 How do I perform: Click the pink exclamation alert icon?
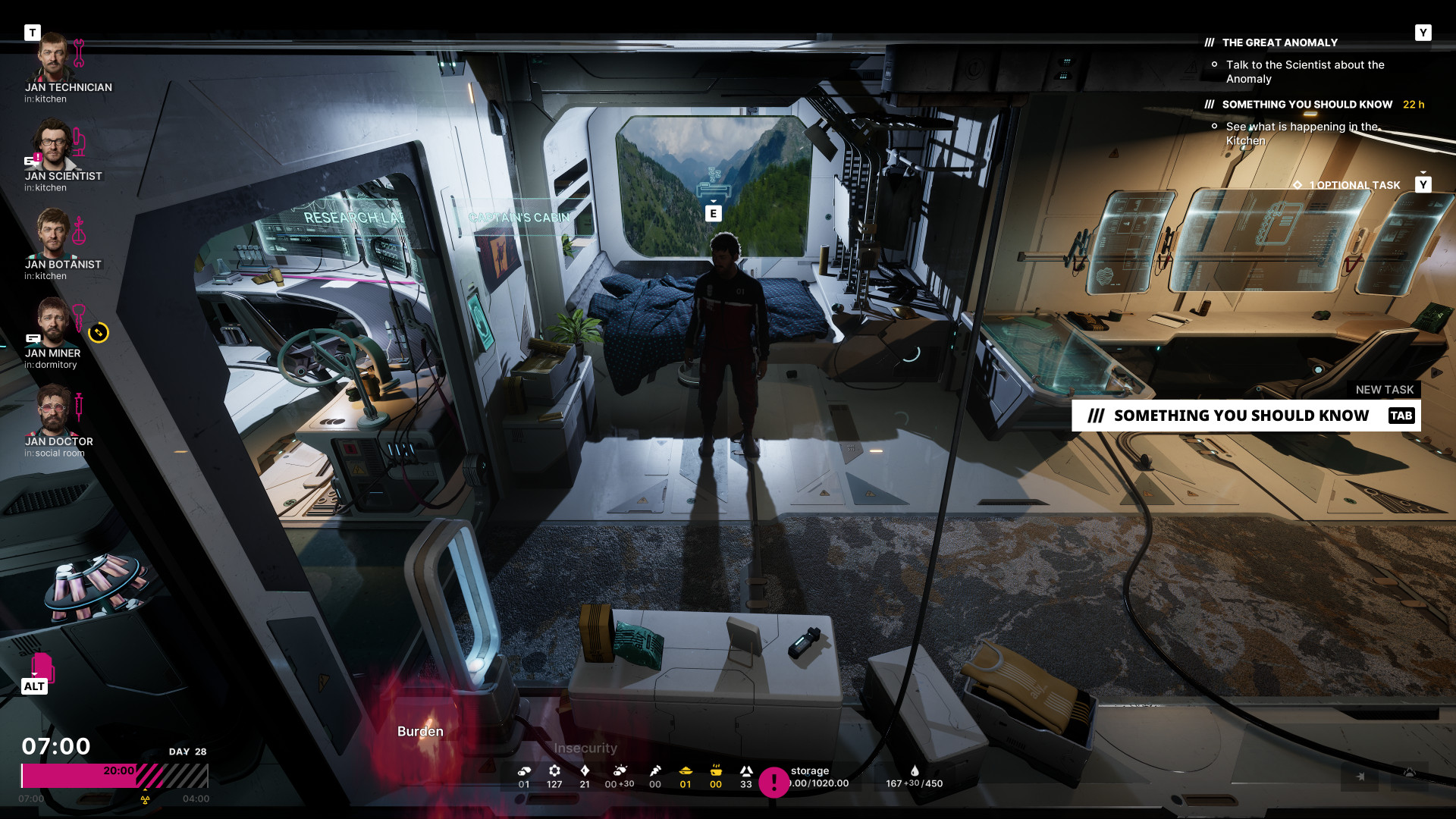773,782
